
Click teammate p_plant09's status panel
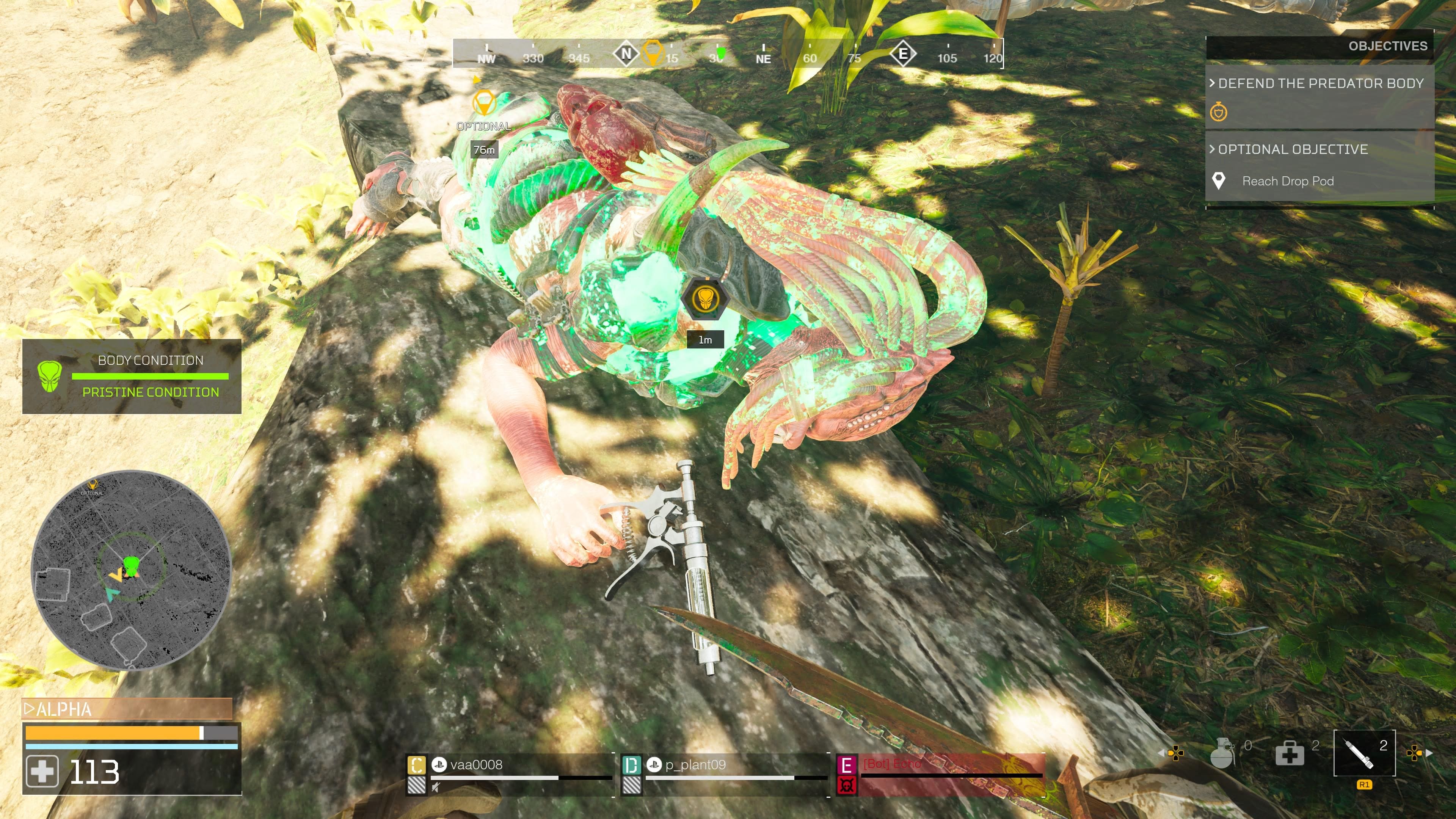725,774
